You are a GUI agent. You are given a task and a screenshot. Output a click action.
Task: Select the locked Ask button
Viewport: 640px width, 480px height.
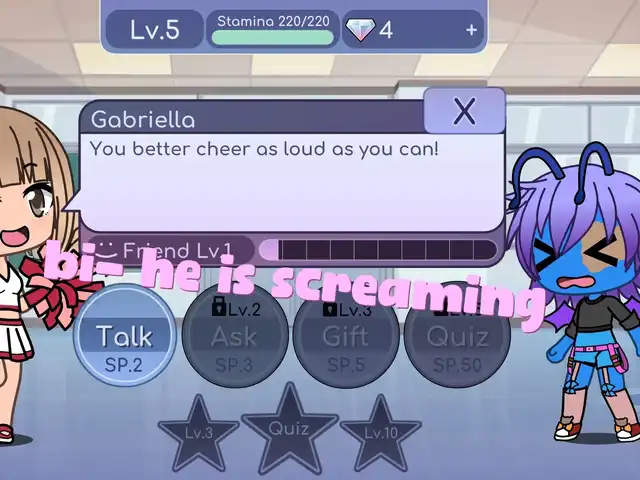tap(235, 335)
